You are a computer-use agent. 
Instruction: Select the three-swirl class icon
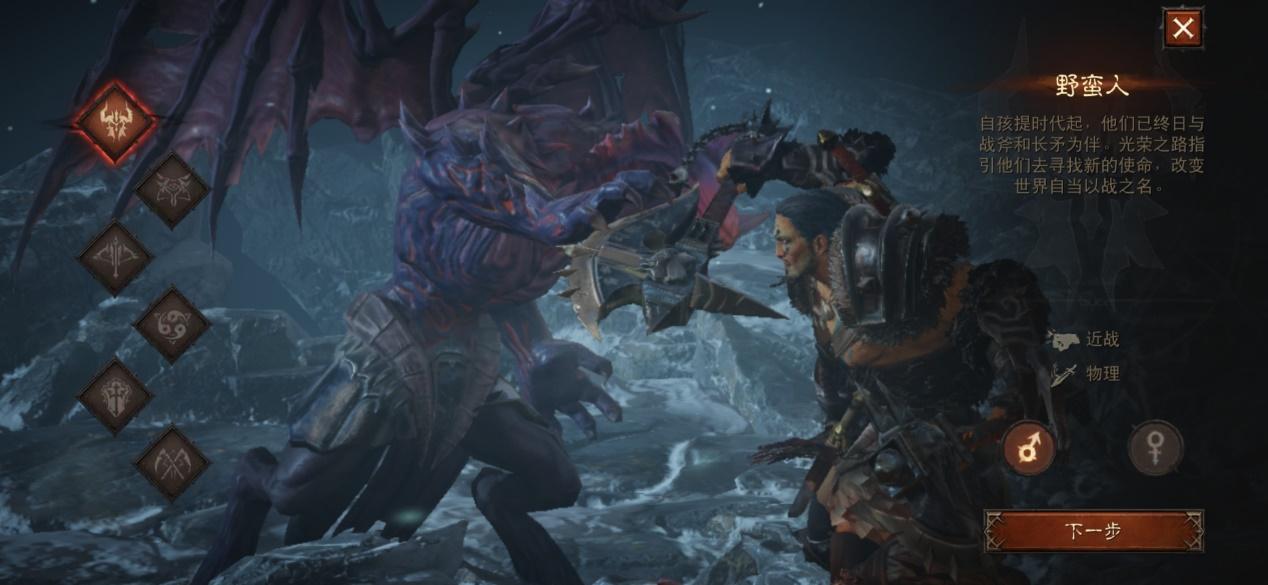(172, 324)
